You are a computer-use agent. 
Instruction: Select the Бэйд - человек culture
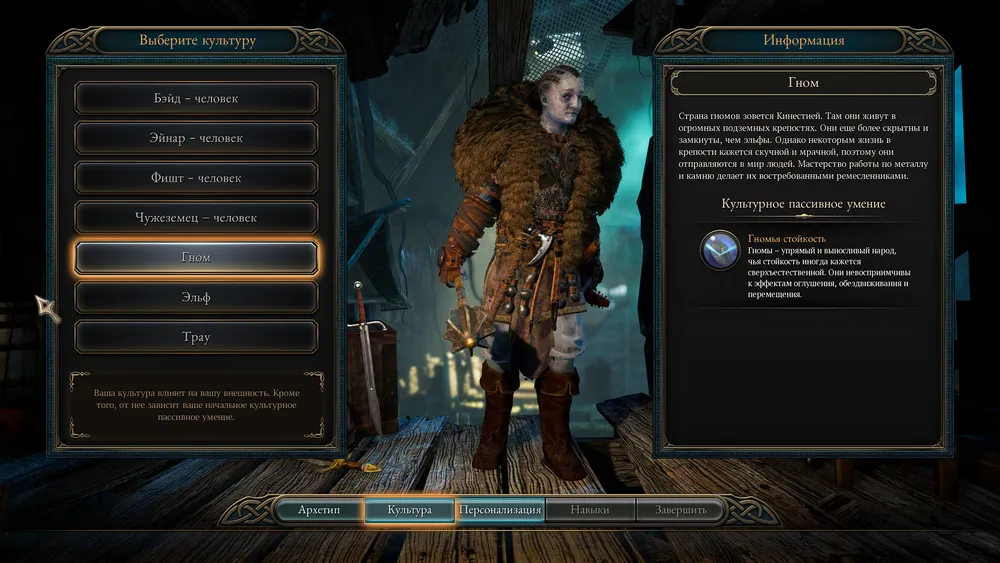(196, 98)
